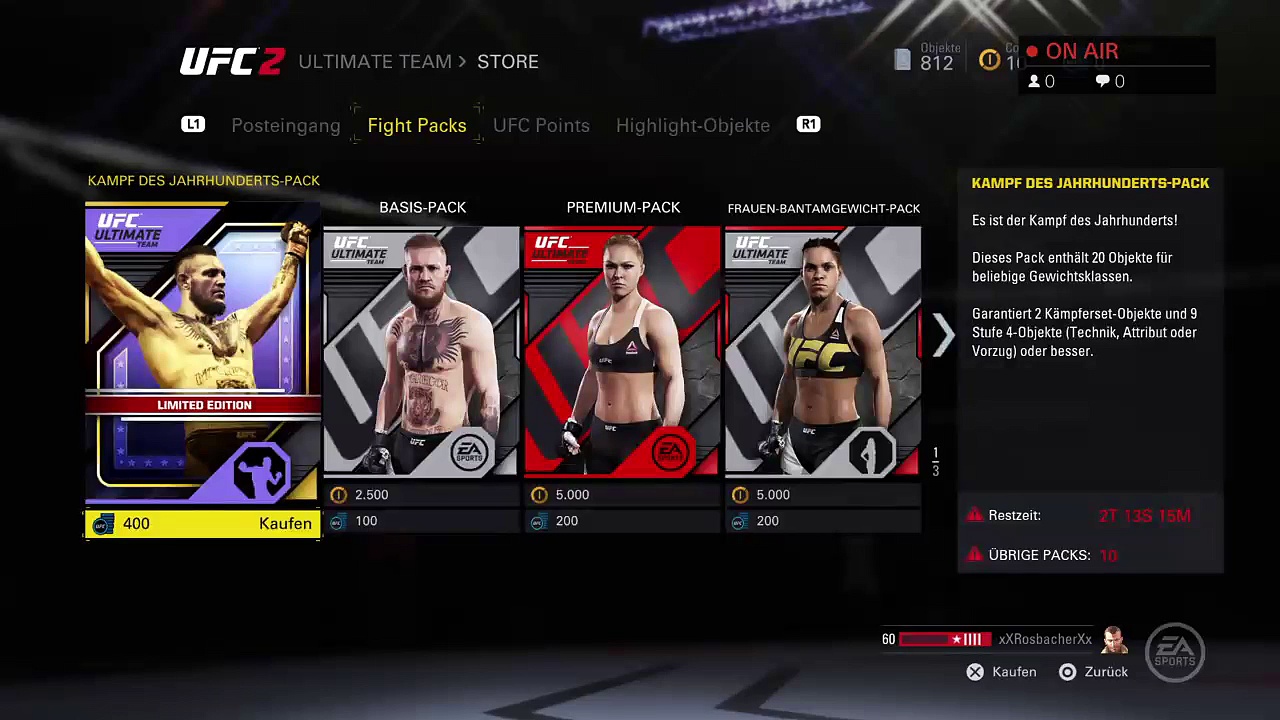Buy Premium-Pack for 200 UFC points
This screenshot has width=1280, height=720.
(x=622, y=521)
